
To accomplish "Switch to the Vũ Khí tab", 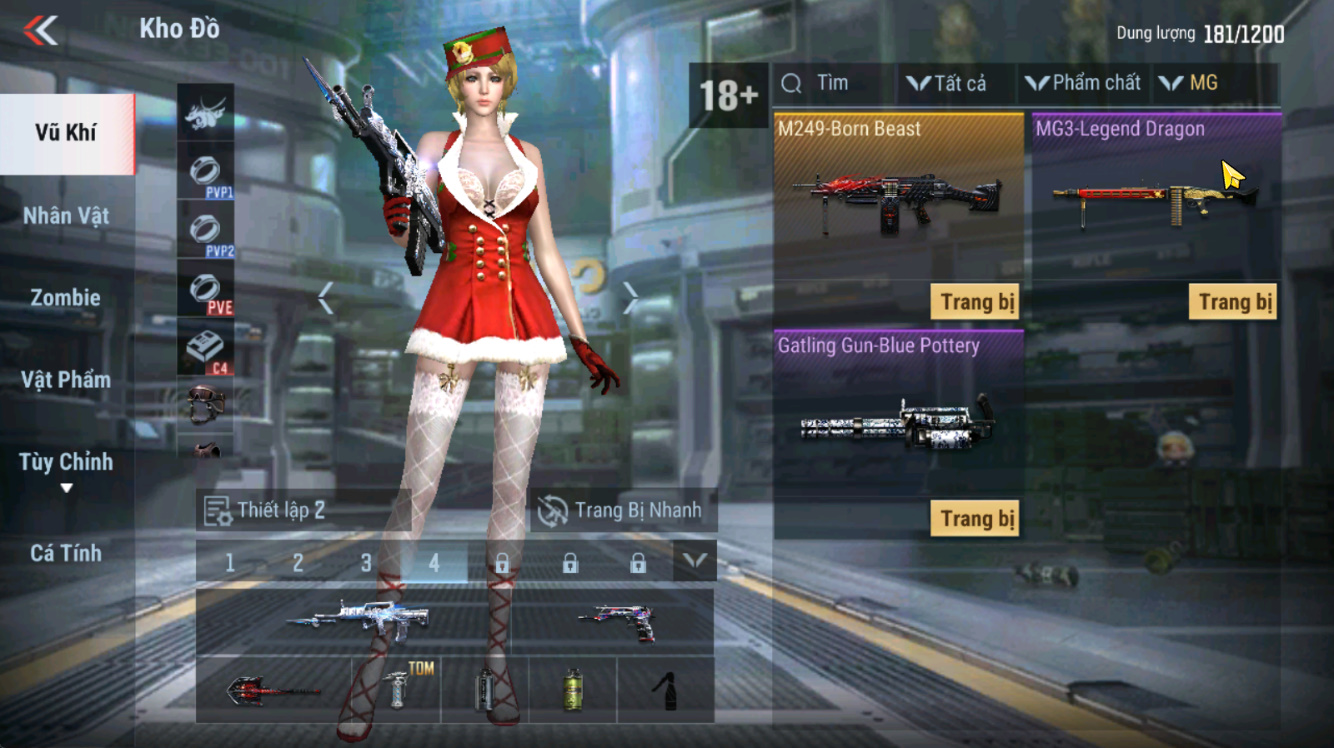I will (66, 133).
